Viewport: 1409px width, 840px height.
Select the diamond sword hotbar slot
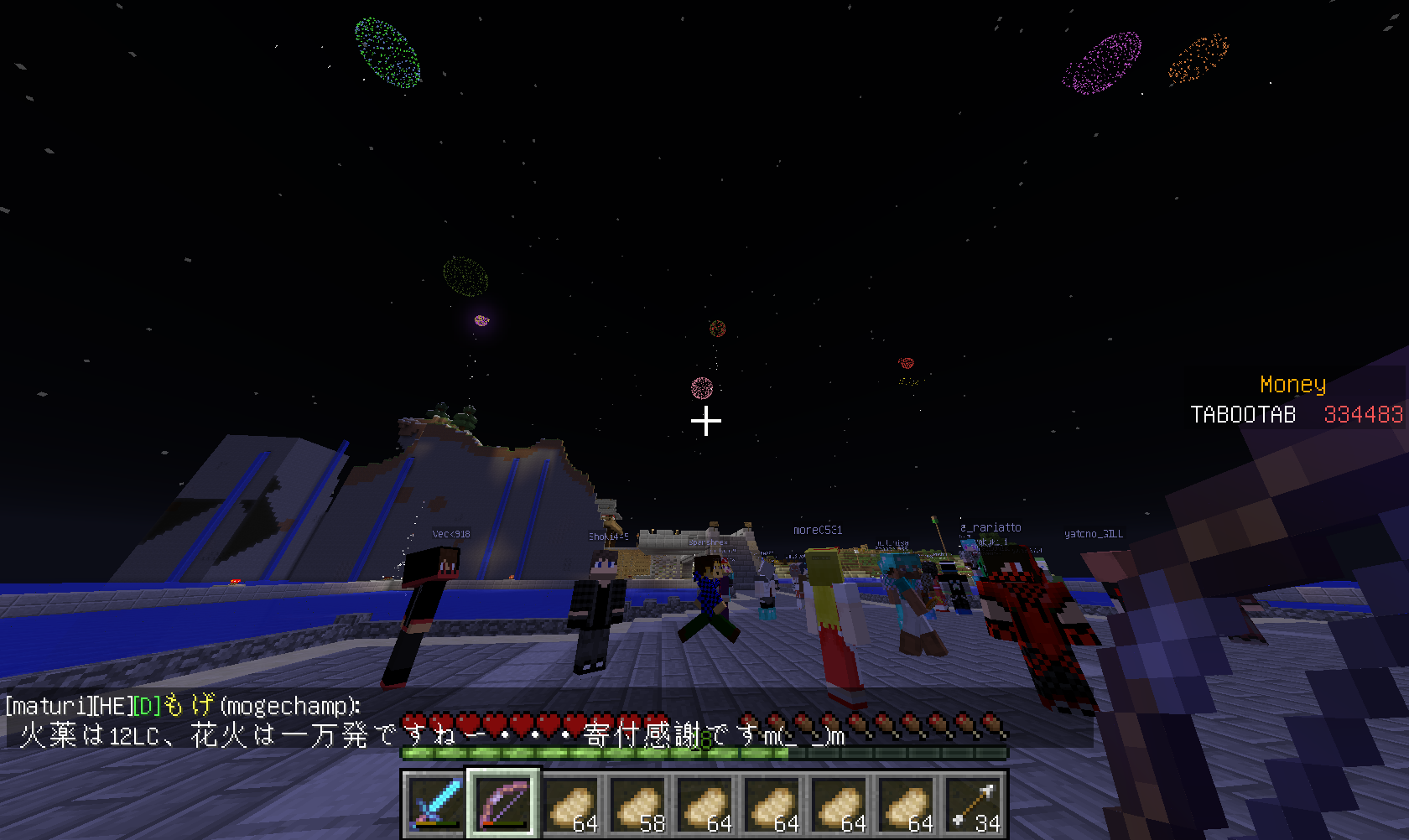coord(435,804)
